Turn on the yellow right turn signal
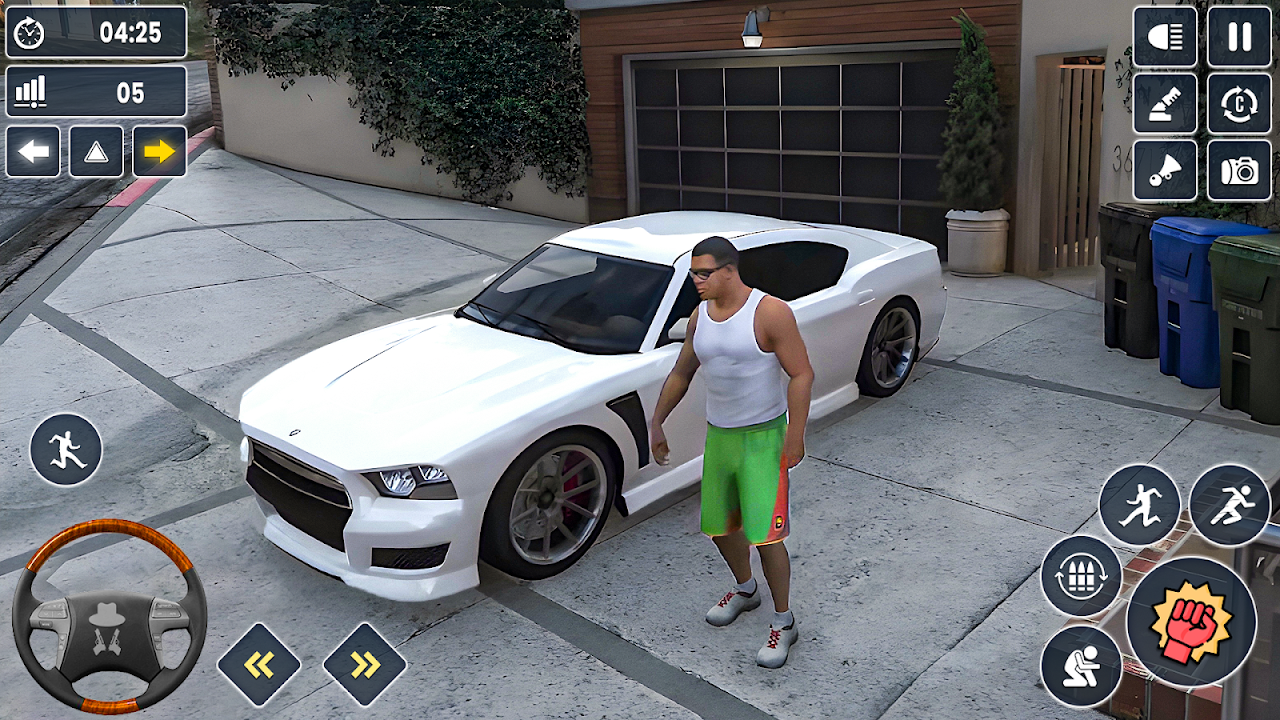Viewport: 1280px width, 720px height. tap(159, 152)
